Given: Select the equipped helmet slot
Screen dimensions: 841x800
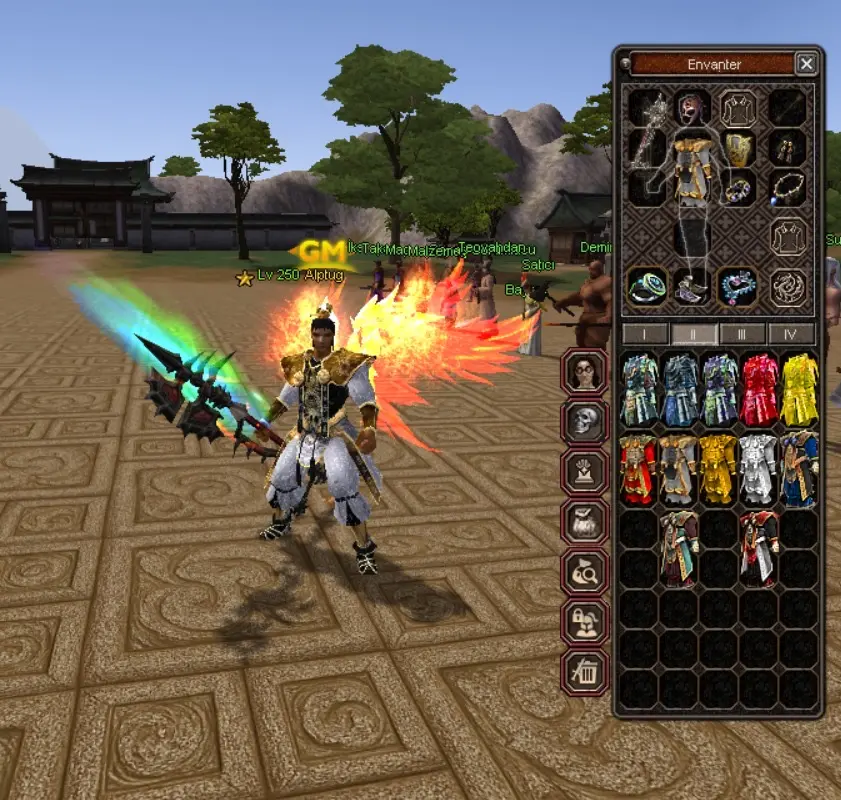Looking at the screenshot, I should (x=691, y=108).
